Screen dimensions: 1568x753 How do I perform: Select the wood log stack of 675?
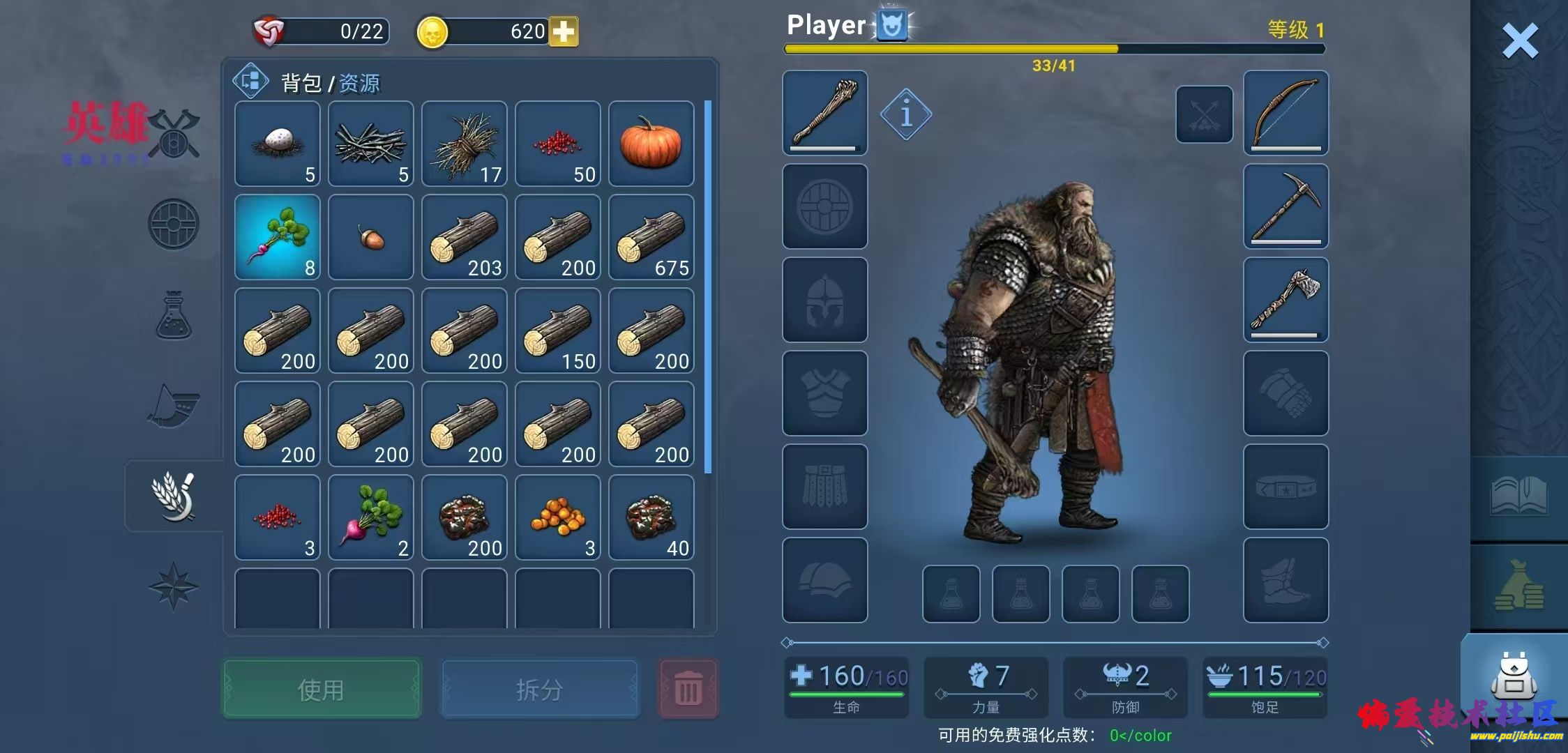point(651,238)
